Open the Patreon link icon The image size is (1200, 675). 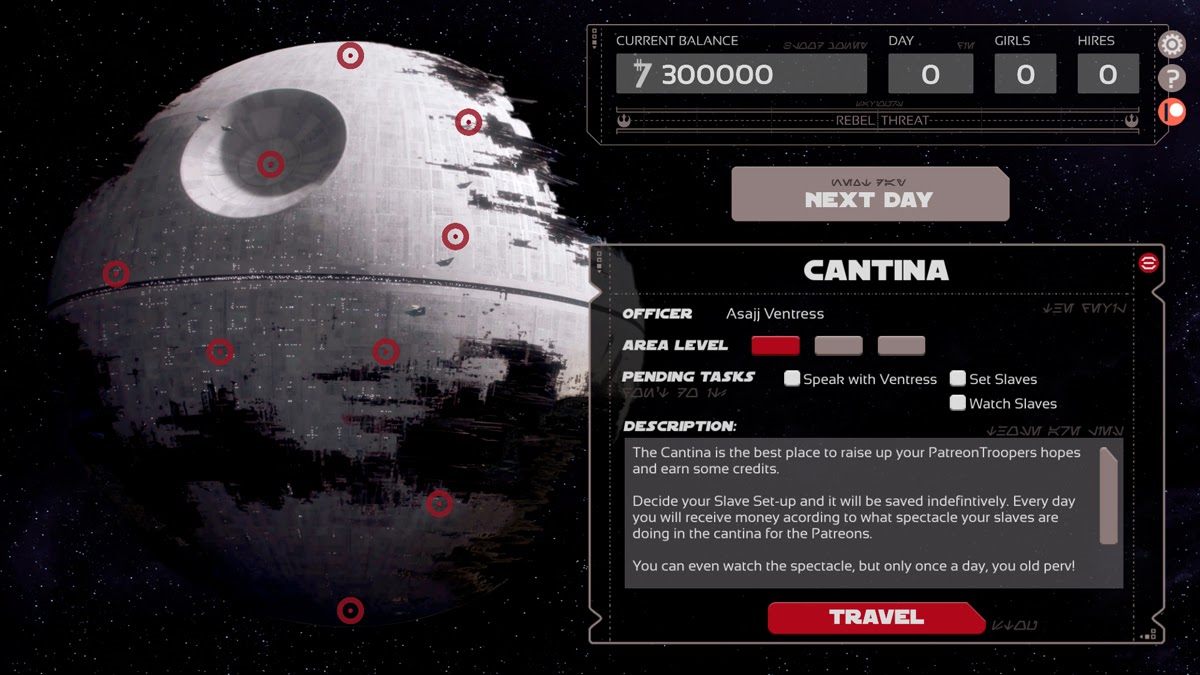tap(1171, 112)
